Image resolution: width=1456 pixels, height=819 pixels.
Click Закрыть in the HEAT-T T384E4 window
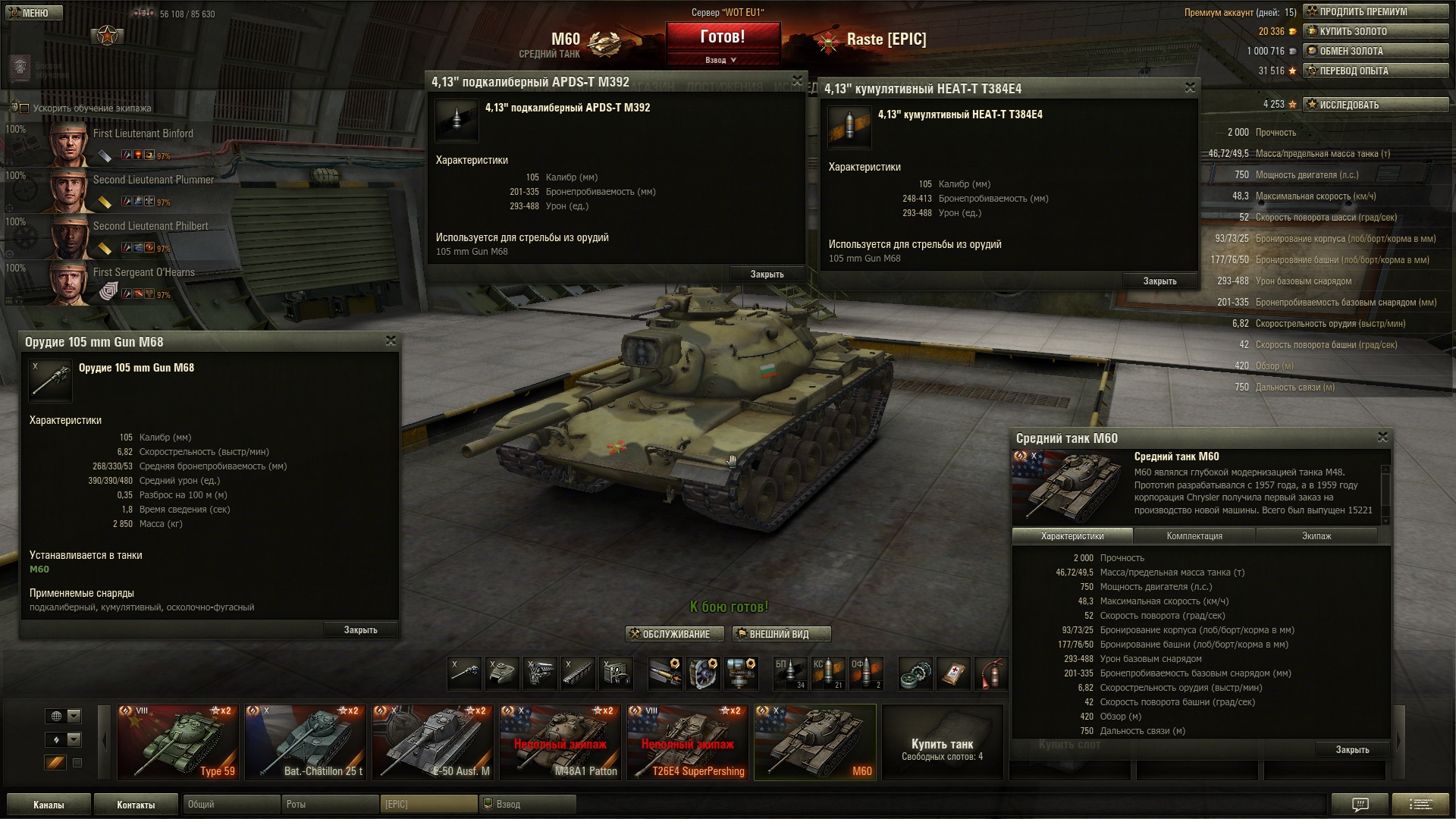pos(1159,281)
